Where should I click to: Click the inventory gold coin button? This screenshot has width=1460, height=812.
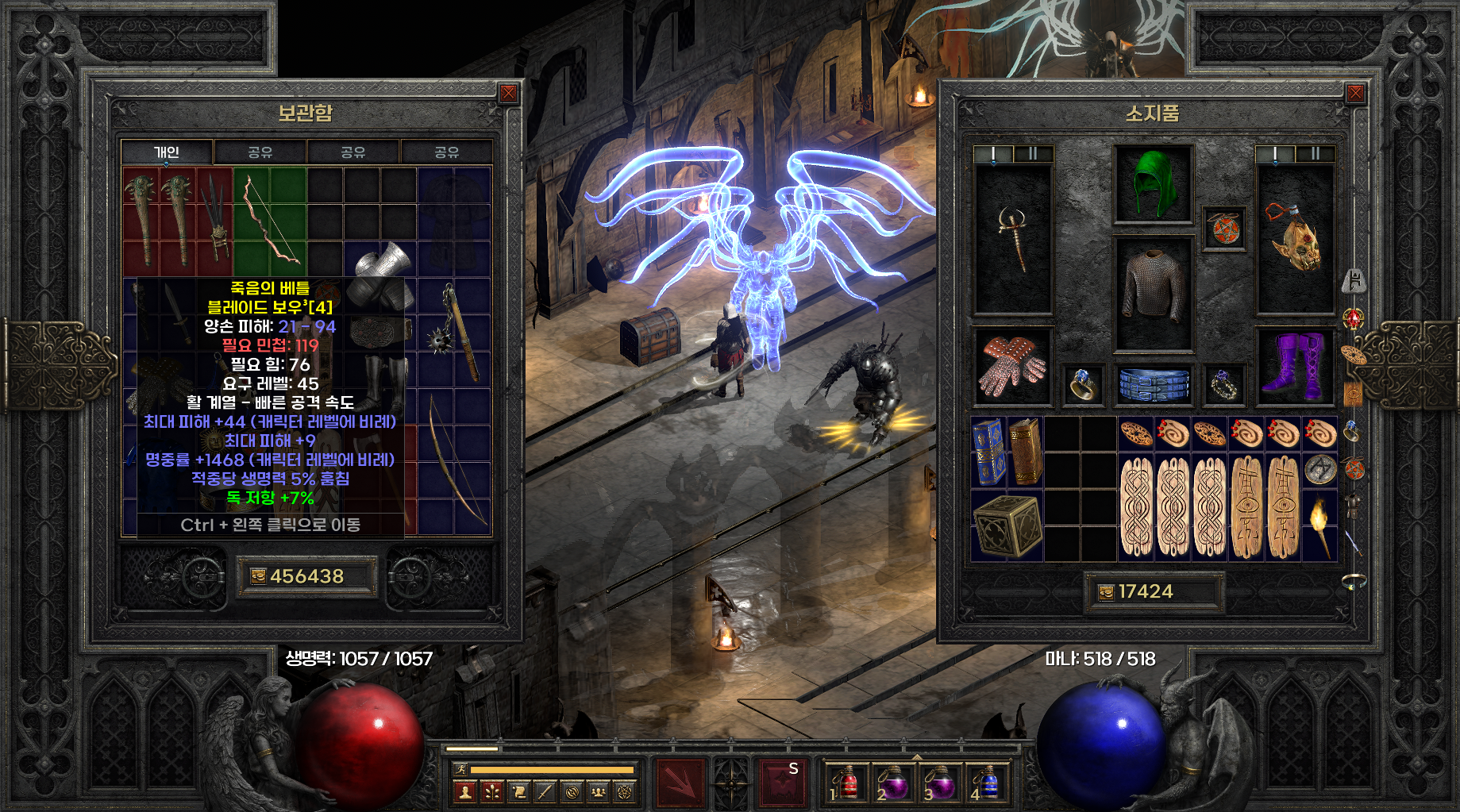(1106, 592)
